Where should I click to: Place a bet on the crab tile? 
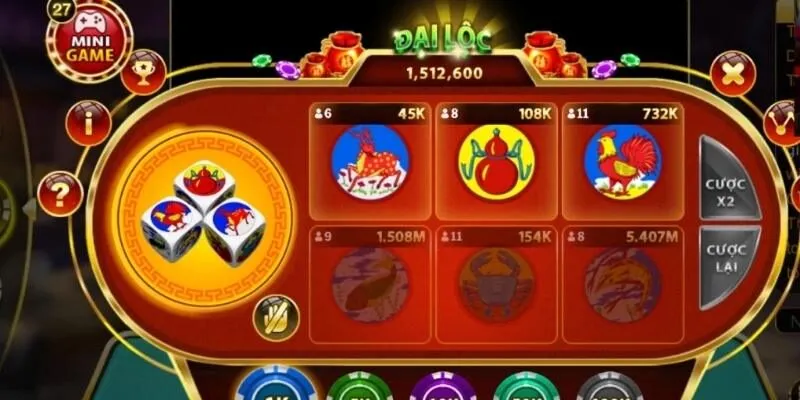(x=496, y=285)
